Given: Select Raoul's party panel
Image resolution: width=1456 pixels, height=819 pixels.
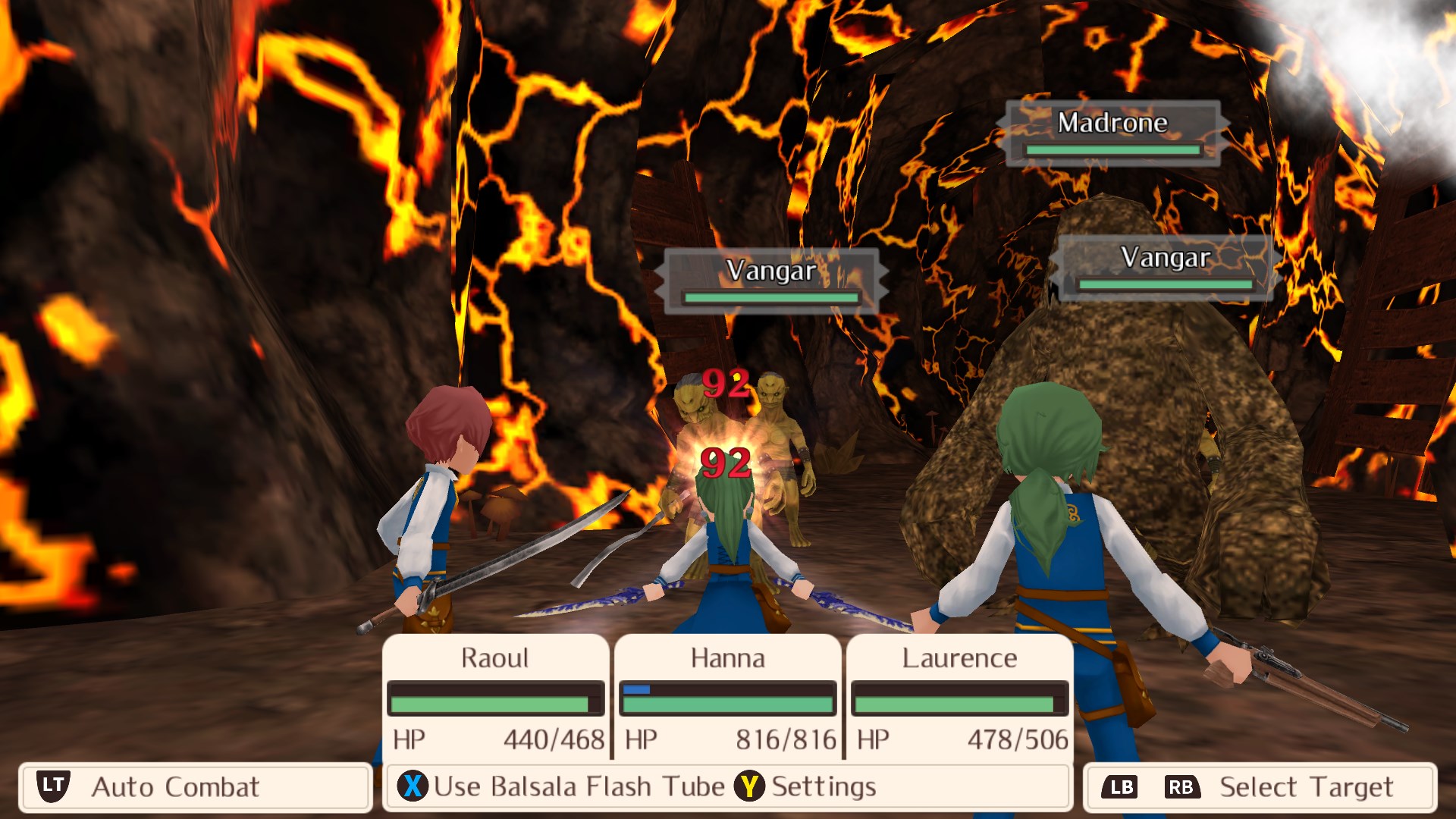Looking at the screenshot, I should (x=496, y=696).
